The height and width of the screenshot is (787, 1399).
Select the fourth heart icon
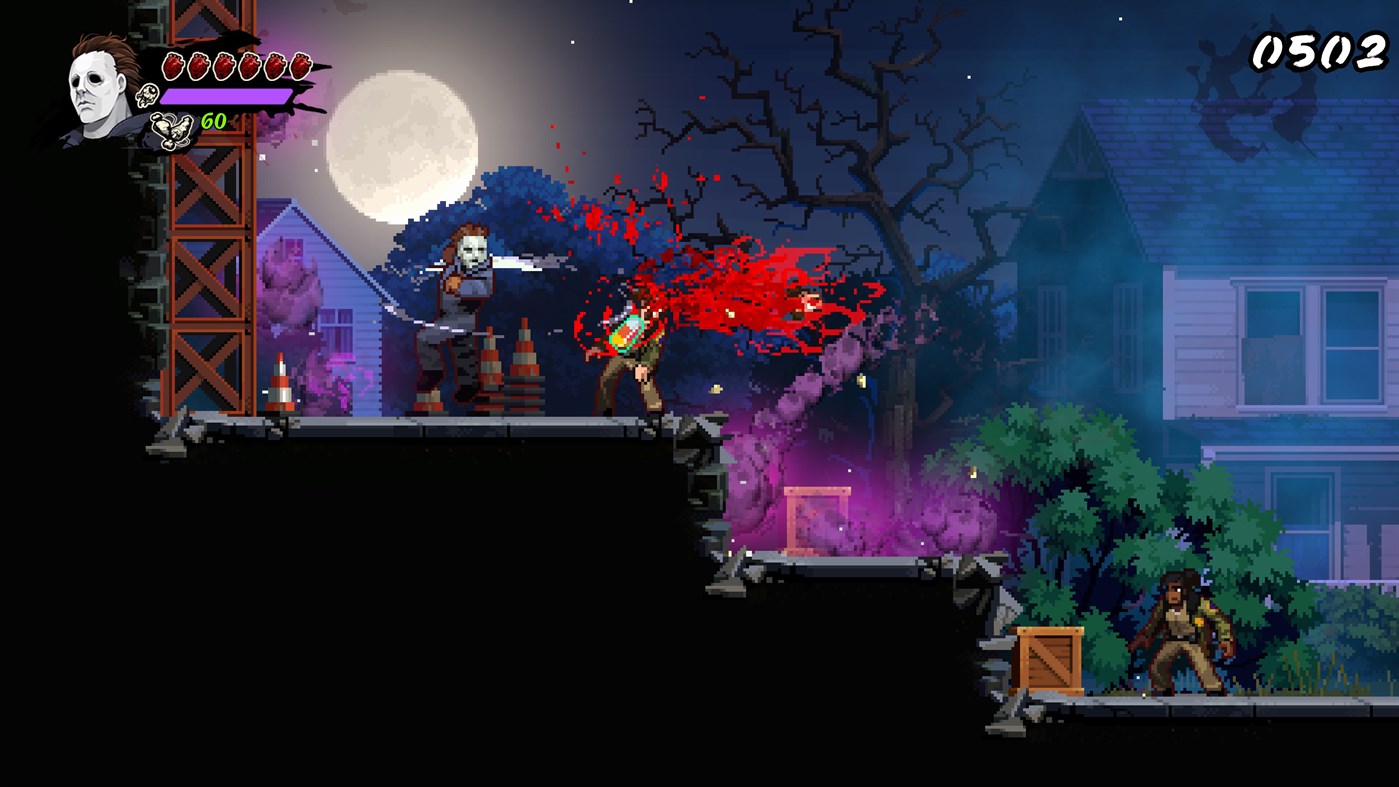point(251,64)
